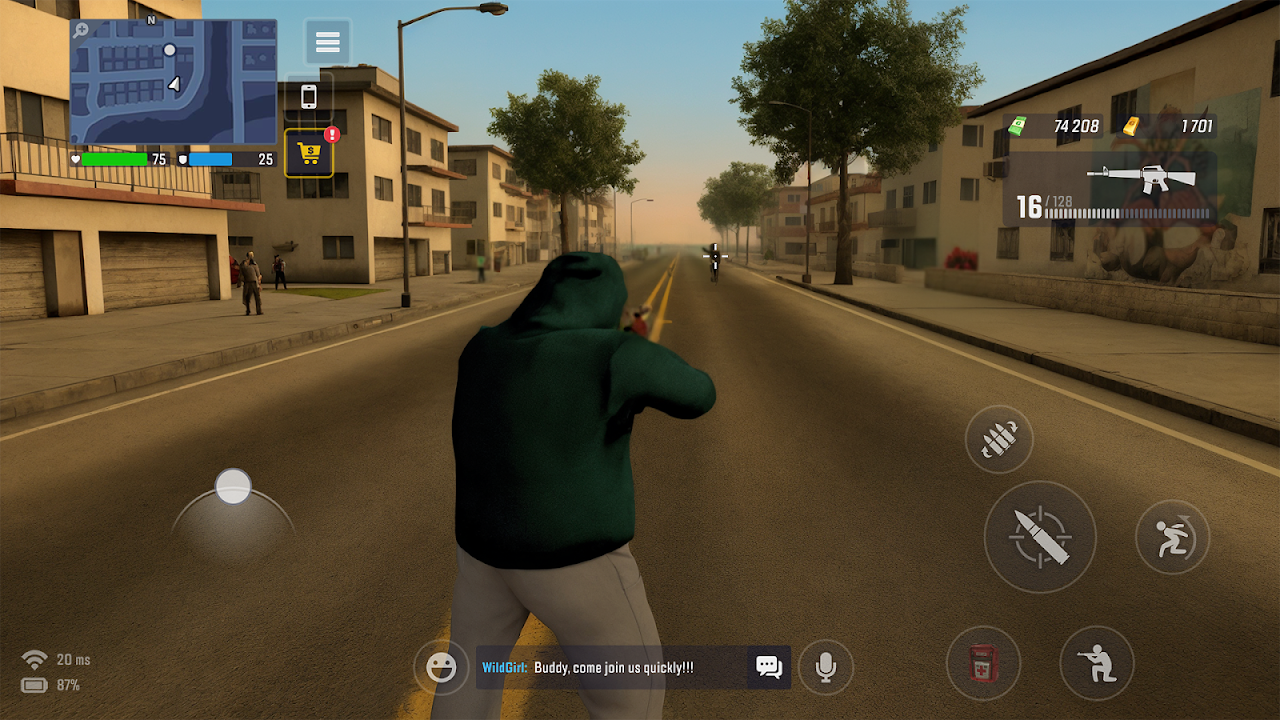
Task: Open the chat speech bubbles button
Action: pos(768,667)
